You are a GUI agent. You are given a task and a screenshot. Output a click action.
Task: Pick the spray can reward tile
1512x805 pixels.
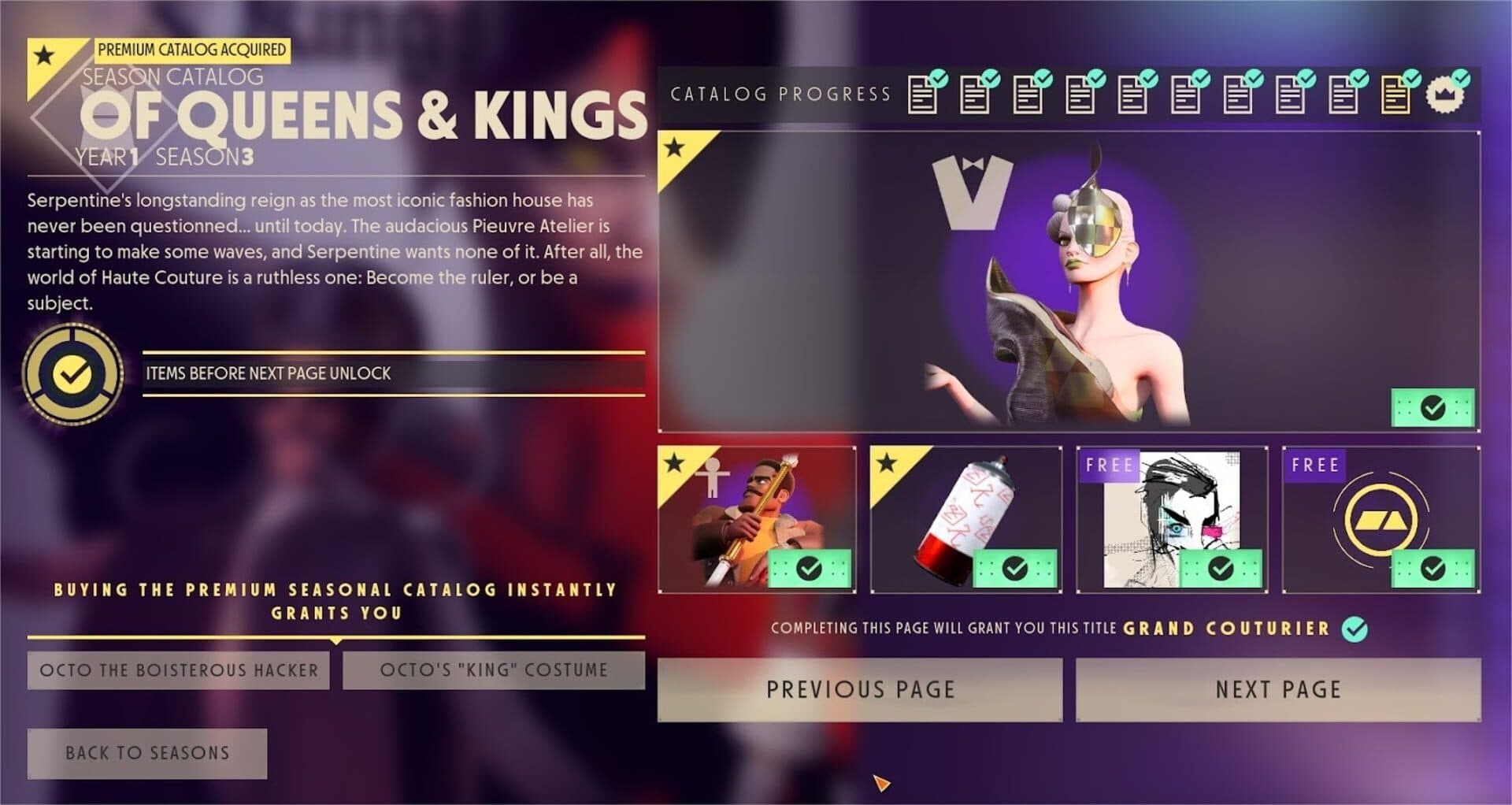tap(965, 520)
